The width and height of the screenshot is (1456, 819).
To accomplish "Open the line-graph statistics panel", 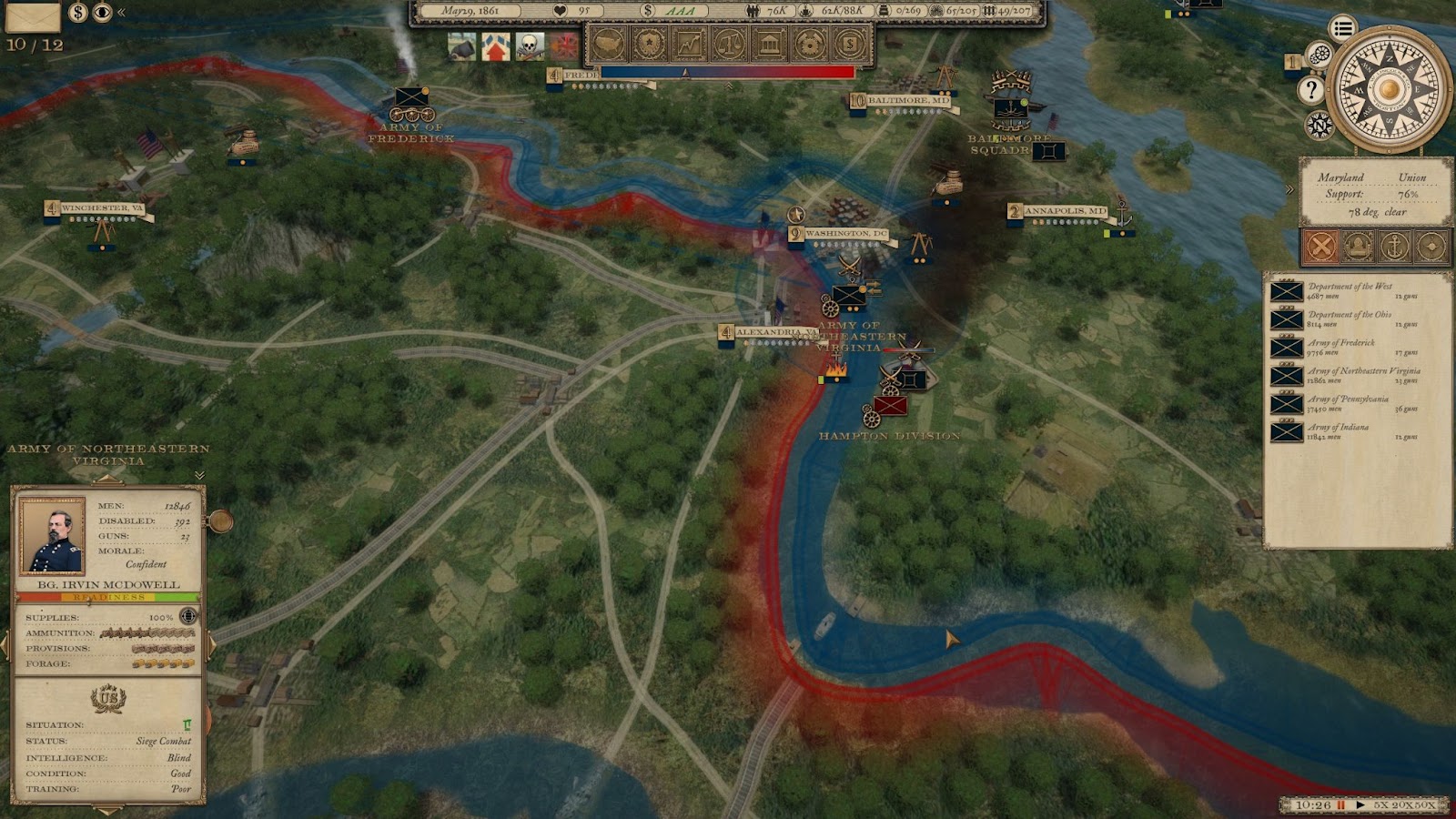I will point(689,43).
